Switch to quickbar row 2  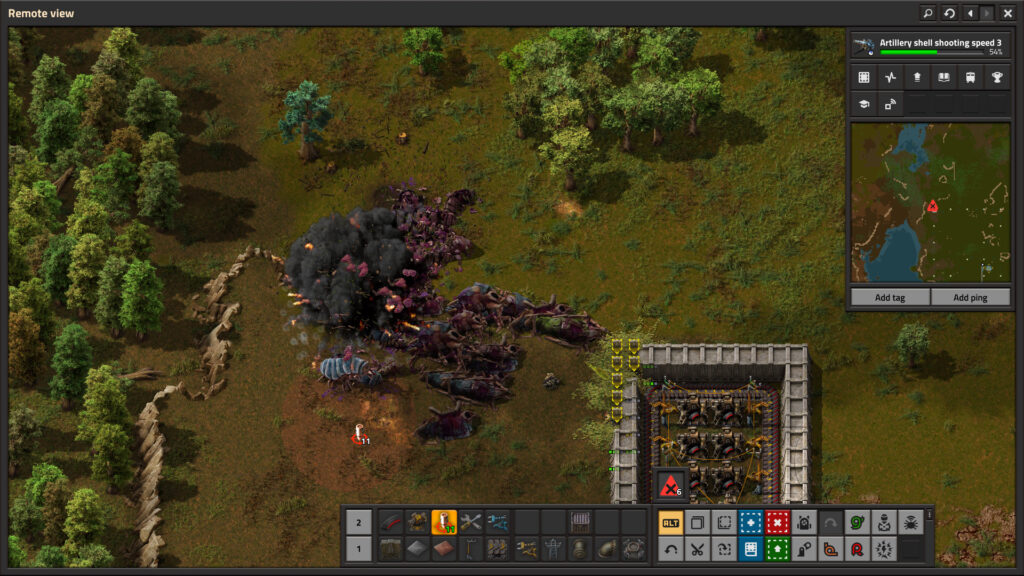point(360,522)
